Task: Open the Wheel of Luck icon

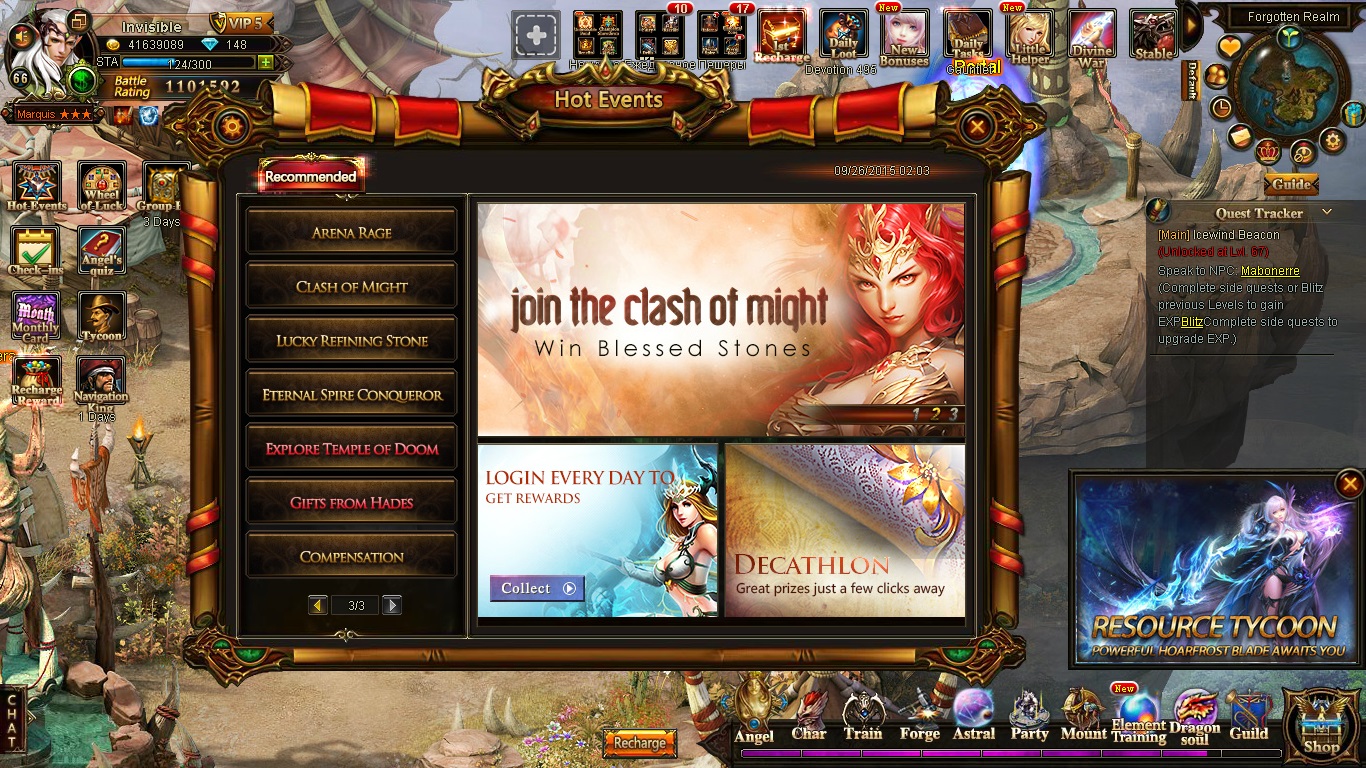Action: [101, 186]
